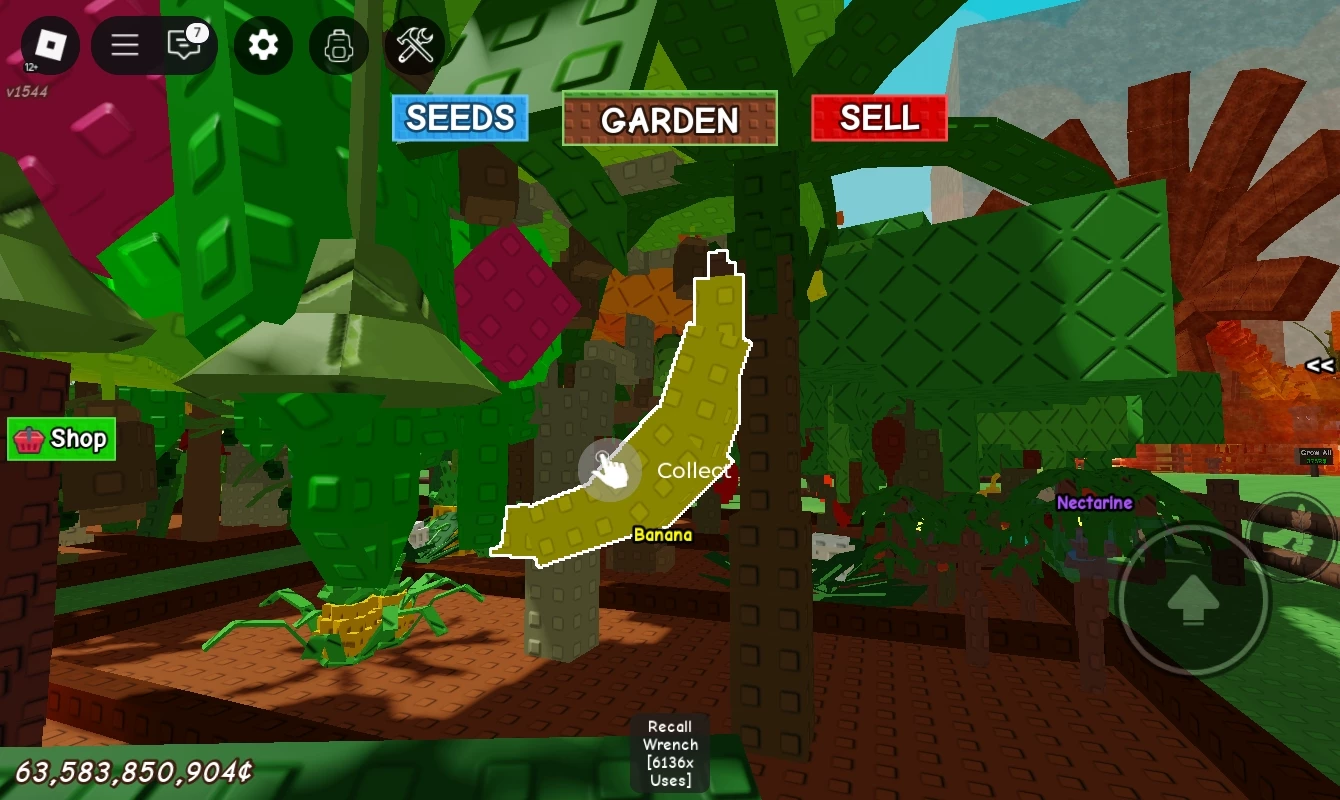Open the Roblox logo menu
Image resolution: width=1340 pixels, height=800 pixels.
(x=50, y=45)
